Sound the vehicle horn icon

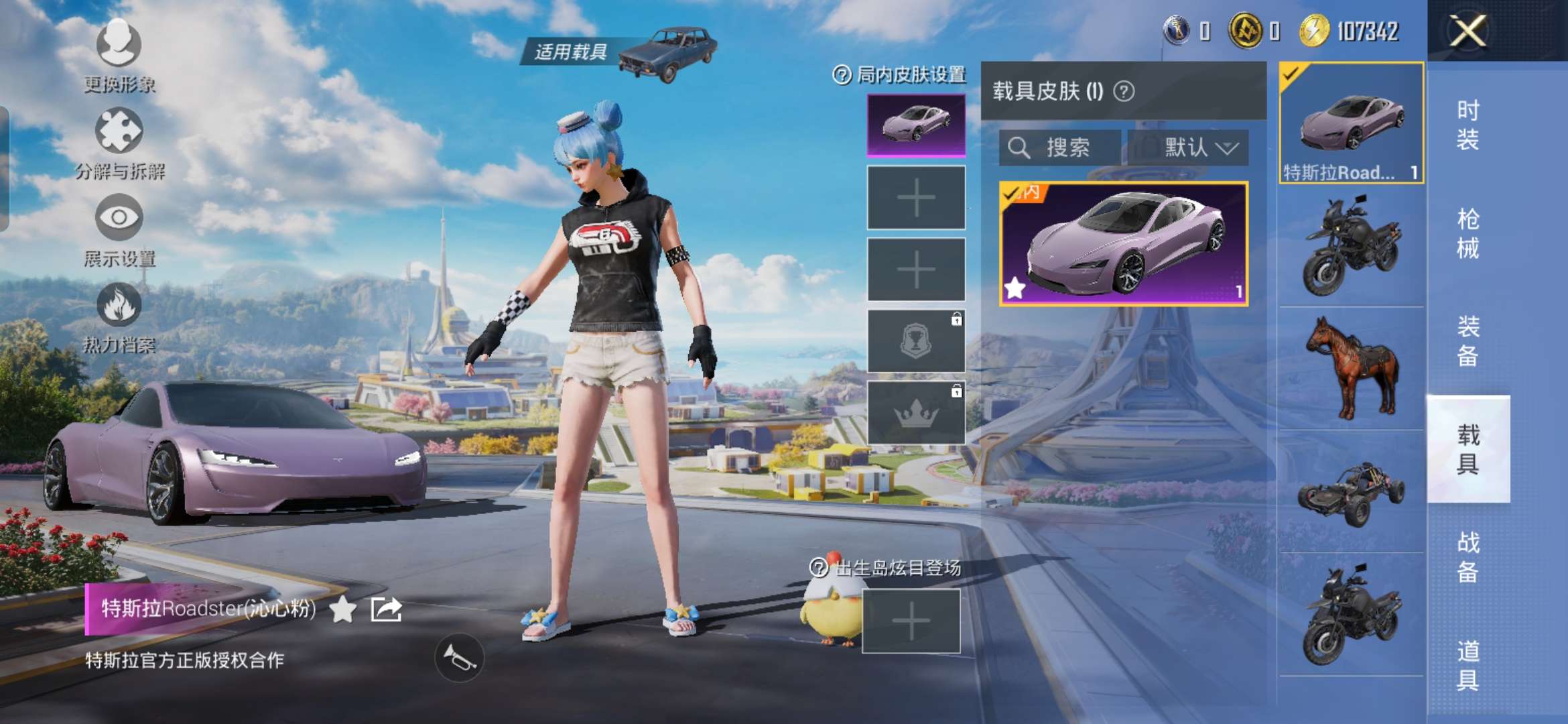click(x=459, y=658)
